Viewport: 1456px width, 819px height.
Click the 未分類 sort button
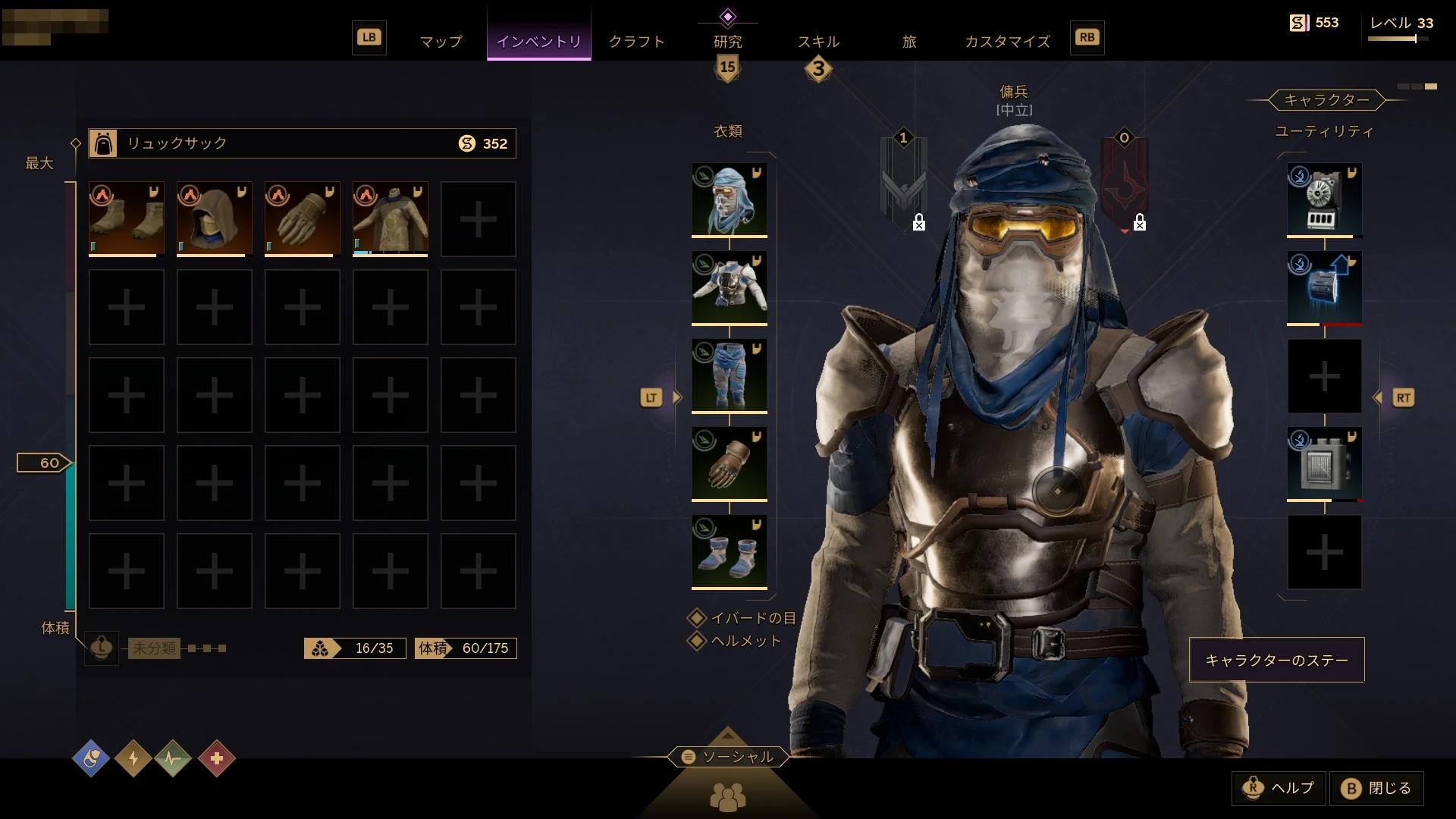(x=154, y=648)
